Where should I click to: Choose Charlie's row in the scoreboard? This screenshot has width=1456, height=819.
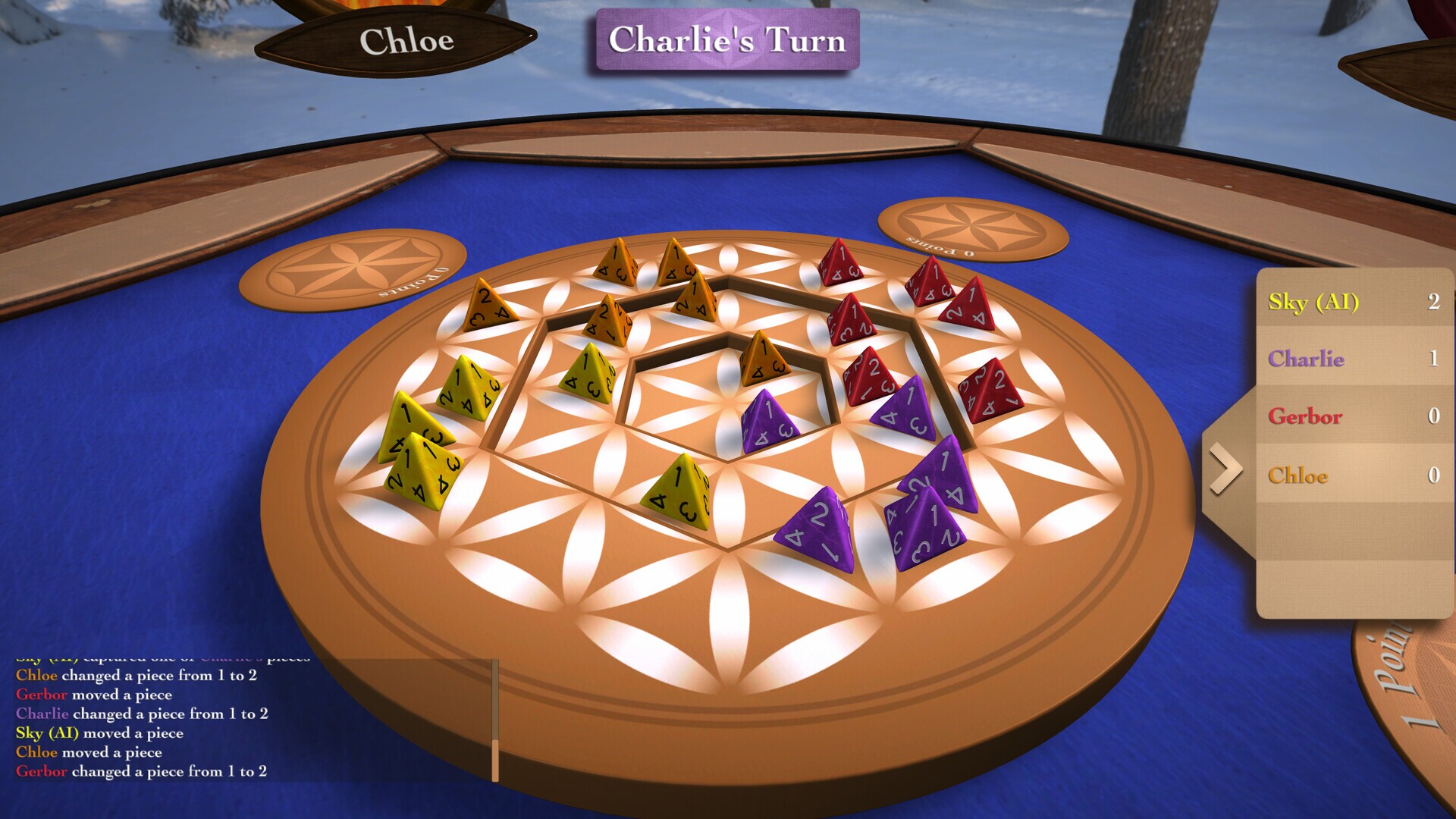point(1354,359)
